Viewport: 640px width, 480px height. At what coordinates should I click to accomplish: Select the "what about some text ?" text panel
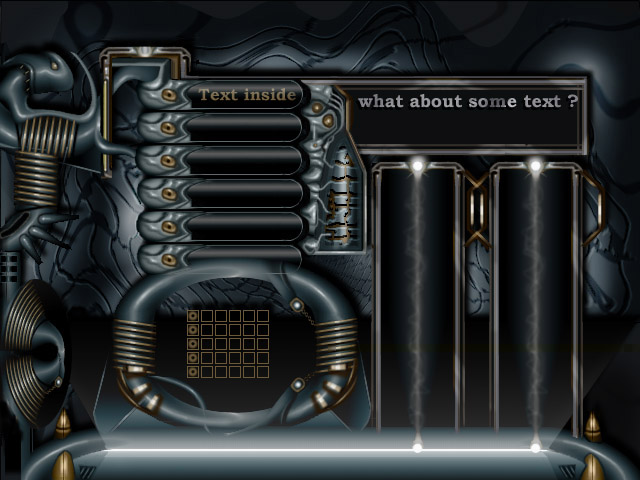467,116
